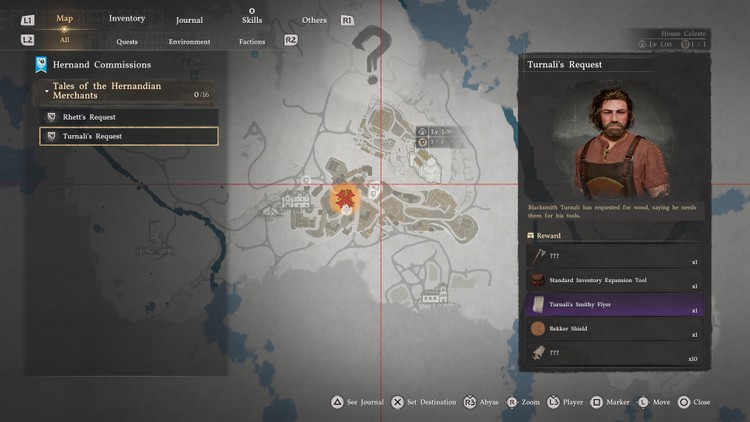Select the Map tab
The width and height of the screenshot is (750, 422).
[65, 19]
